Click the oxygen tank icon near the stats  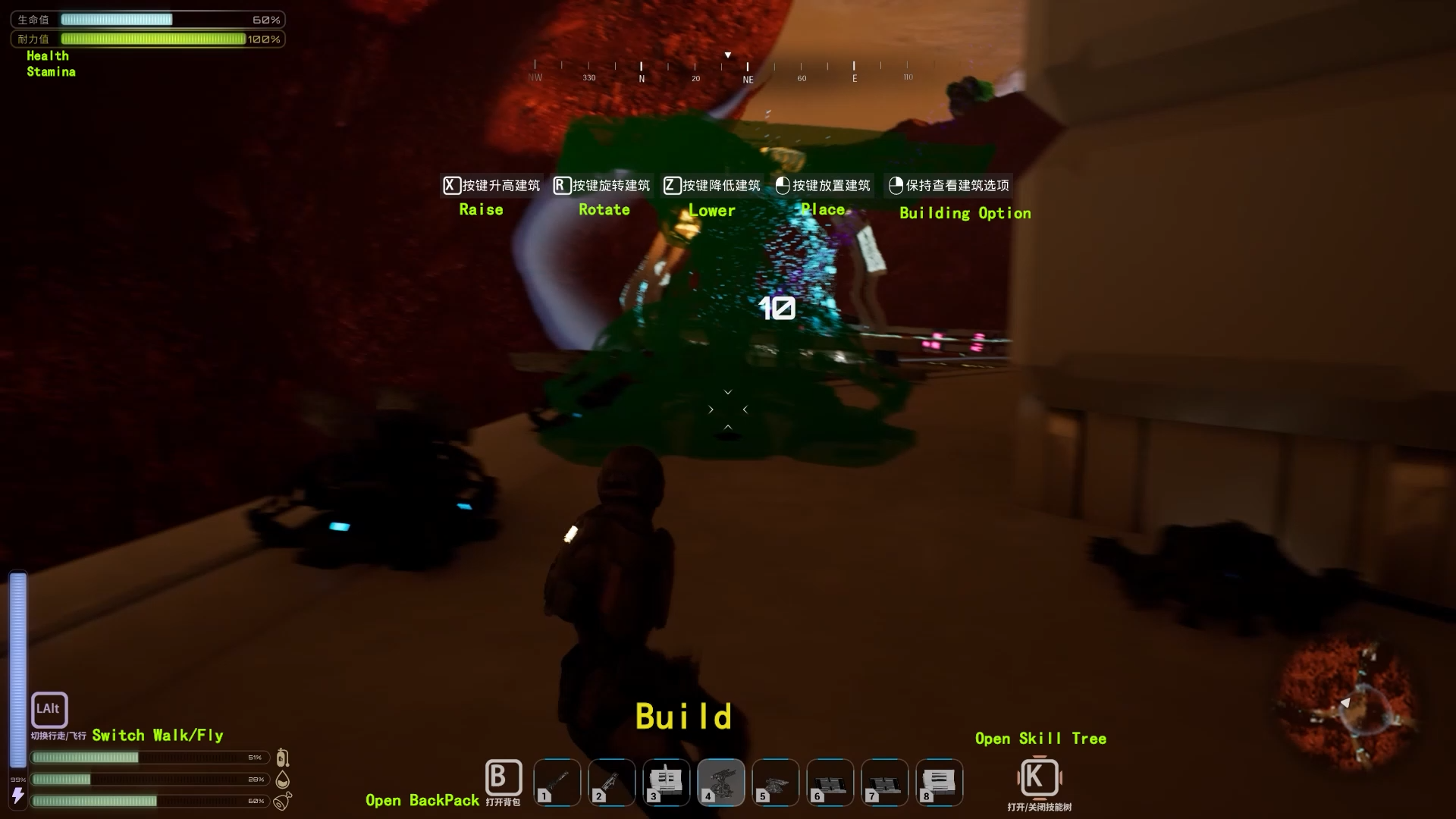(283, 758)
